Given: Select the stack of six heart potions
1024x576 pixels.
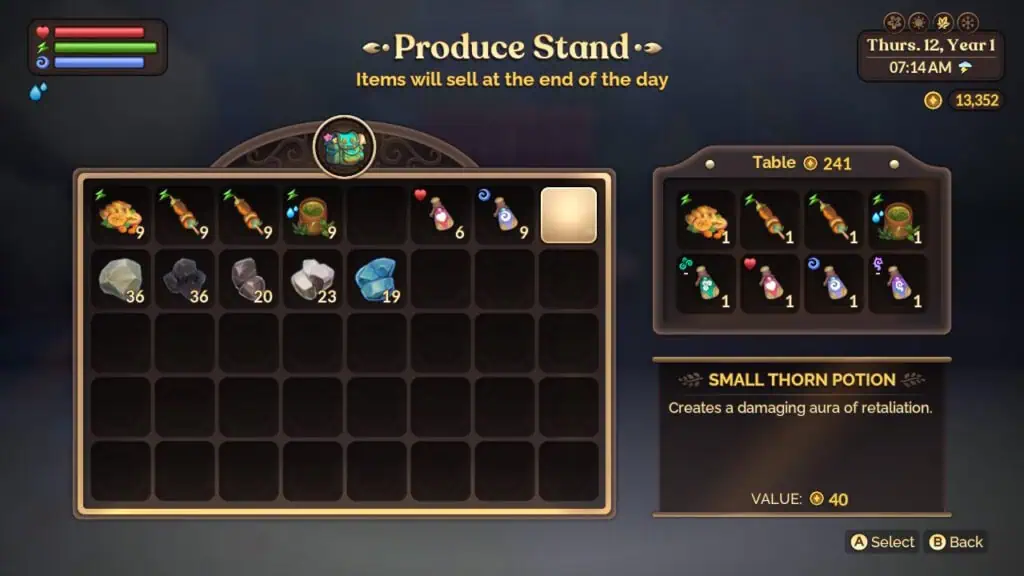Looking at the screenshot, I should click(x=440, y=215).
